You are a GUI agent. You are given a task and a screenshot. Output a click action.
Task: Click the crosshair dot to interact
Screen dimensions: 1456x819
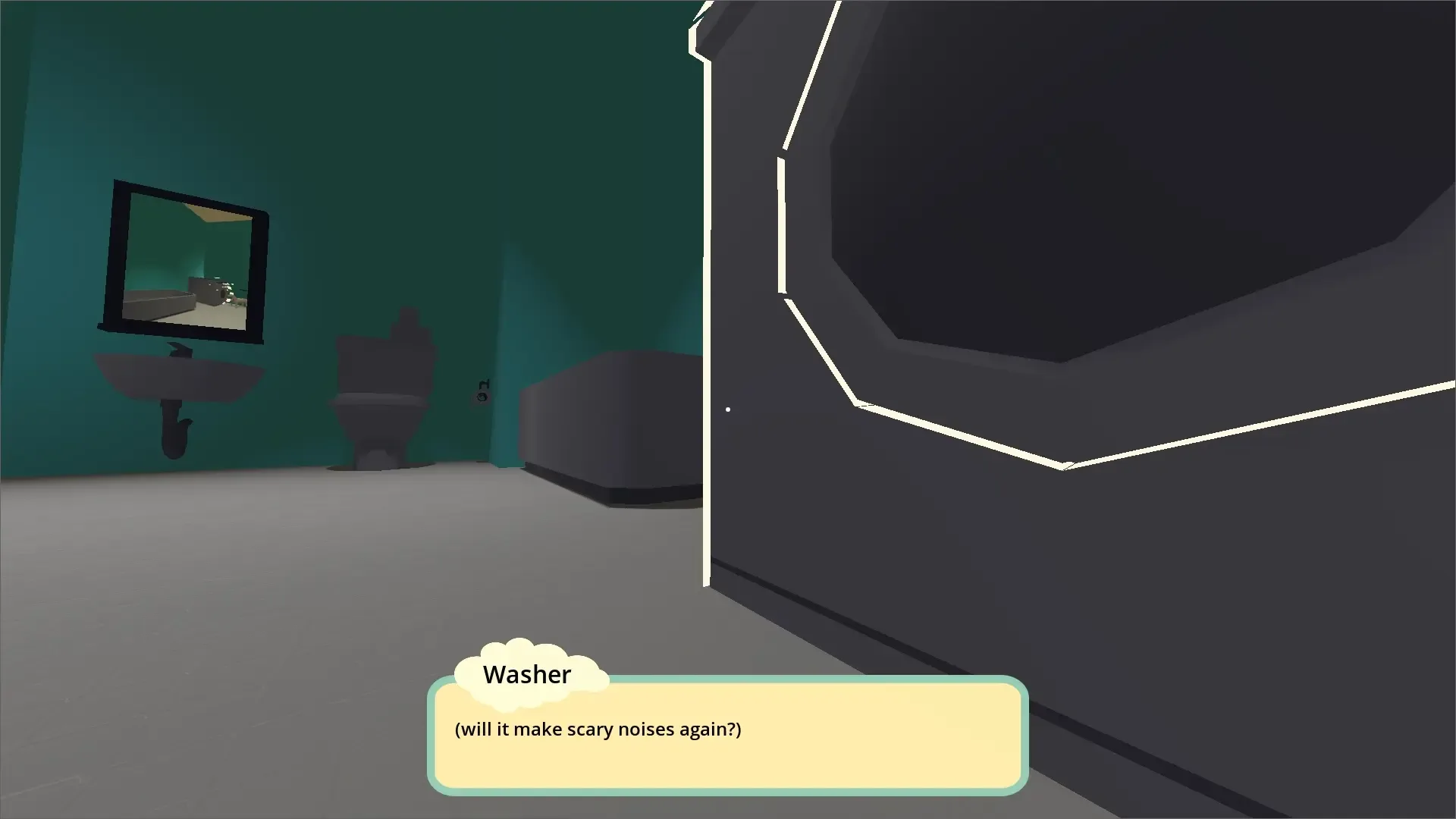coord(727,409)
